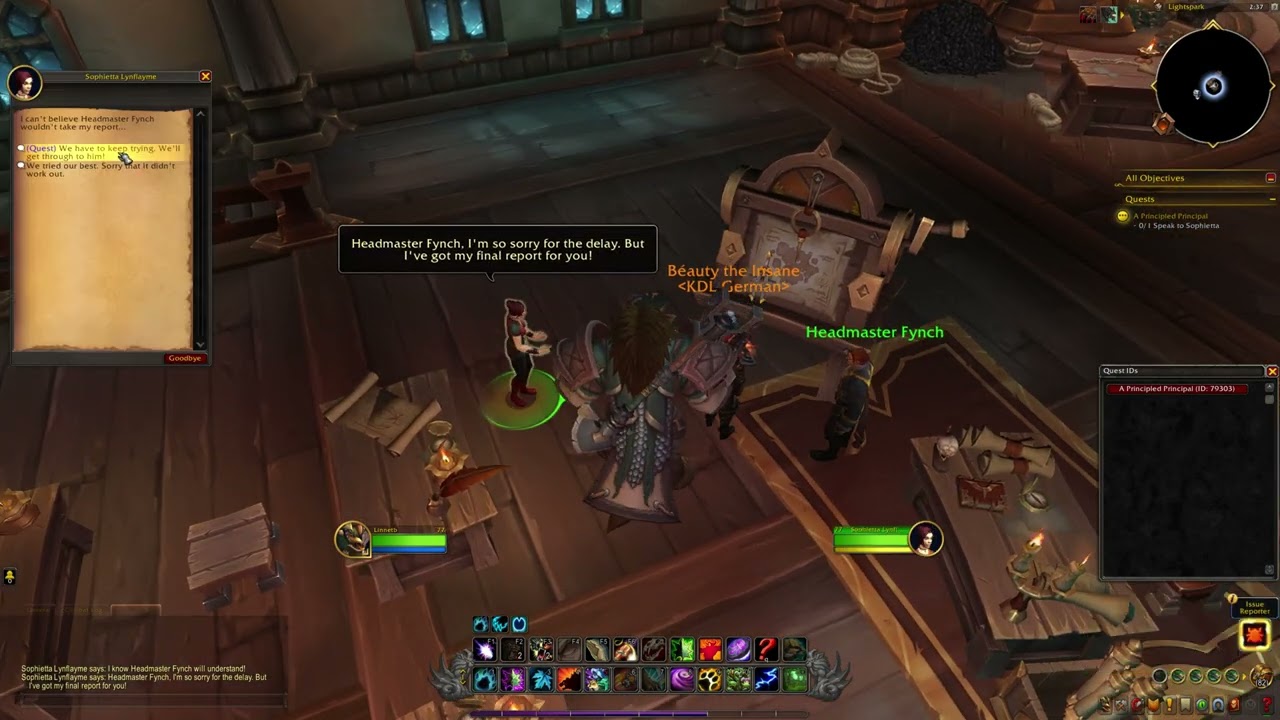Viewport: 1280px width, 720px height.
Task: Activate the golden paw print ability
Action: tap(710, 680)
